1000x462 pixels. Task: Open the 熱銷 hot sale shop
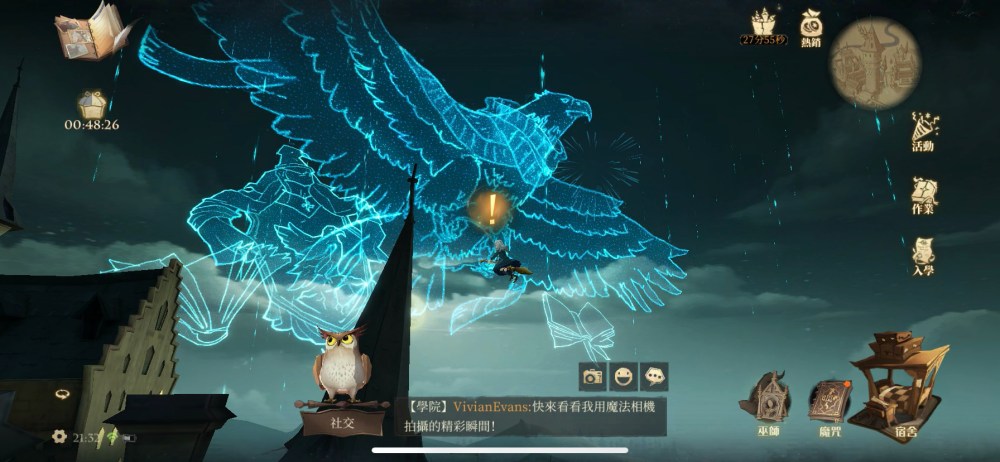[x=810, y=27]
